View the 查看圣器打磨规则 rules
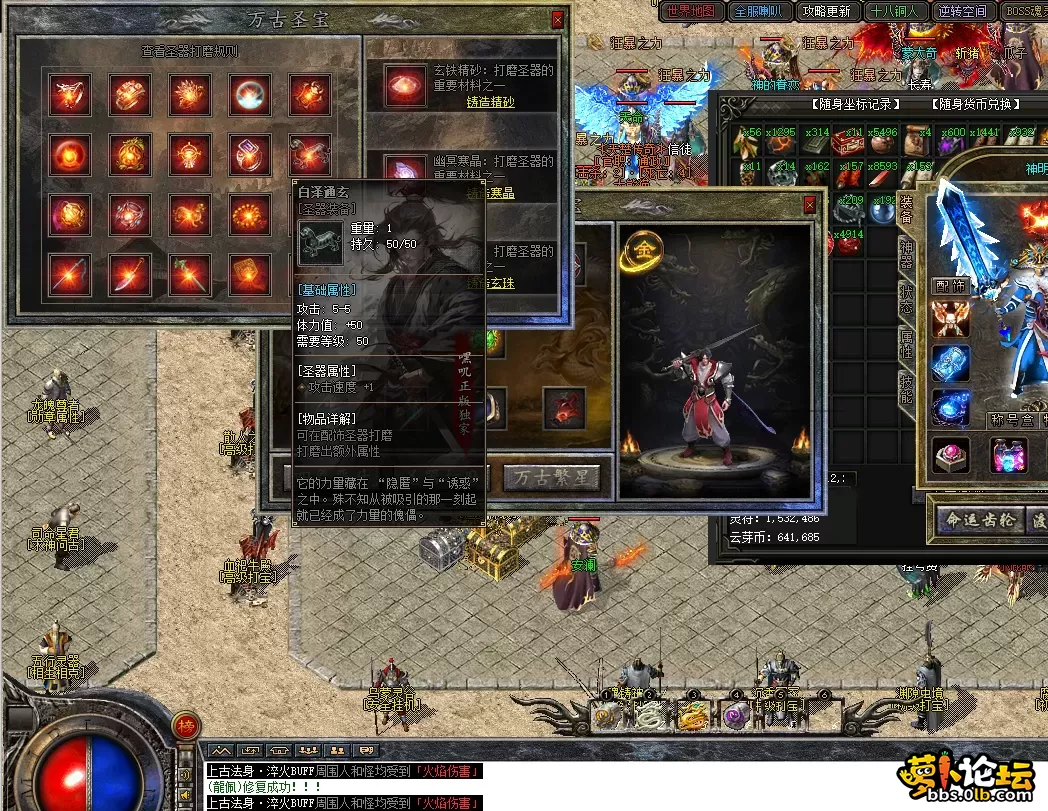This screenshot has height=811, width=1048. tap(189, 51)
